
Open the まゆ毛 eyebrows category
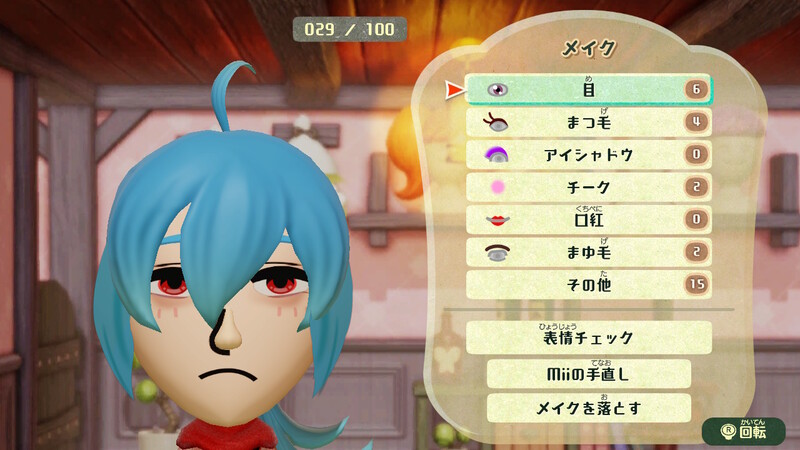coord(589,252)
